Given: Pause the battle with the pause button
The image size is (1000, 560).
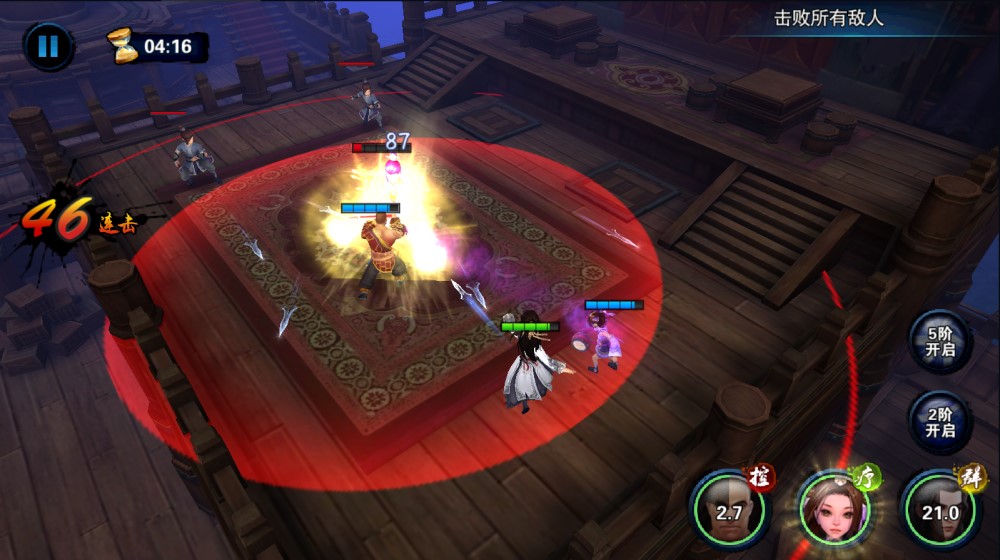Looking at the screenshot, I should pyautogui.click(x=48, y=46).
